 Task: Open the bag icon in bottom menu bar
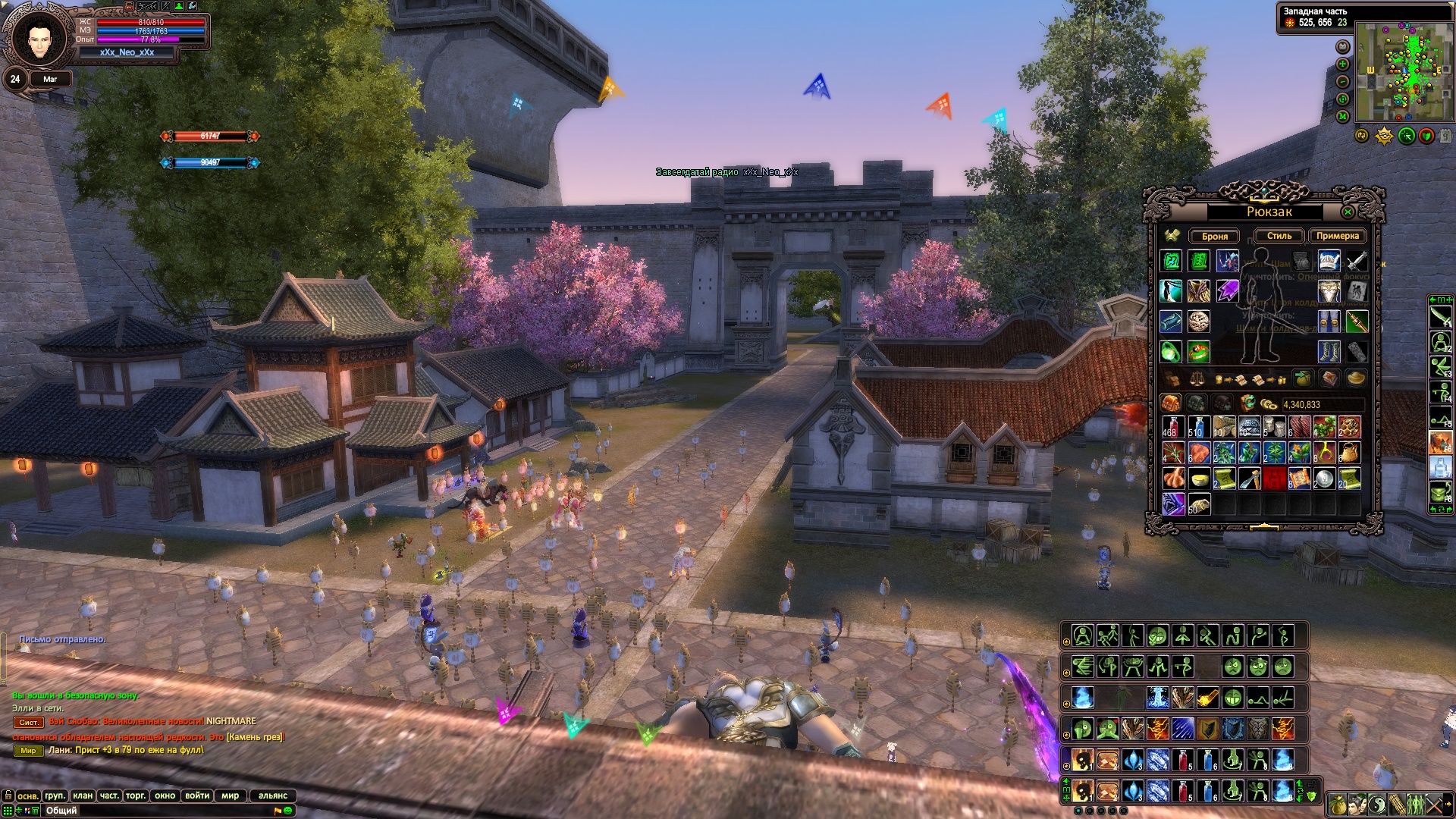point(1338,805)
